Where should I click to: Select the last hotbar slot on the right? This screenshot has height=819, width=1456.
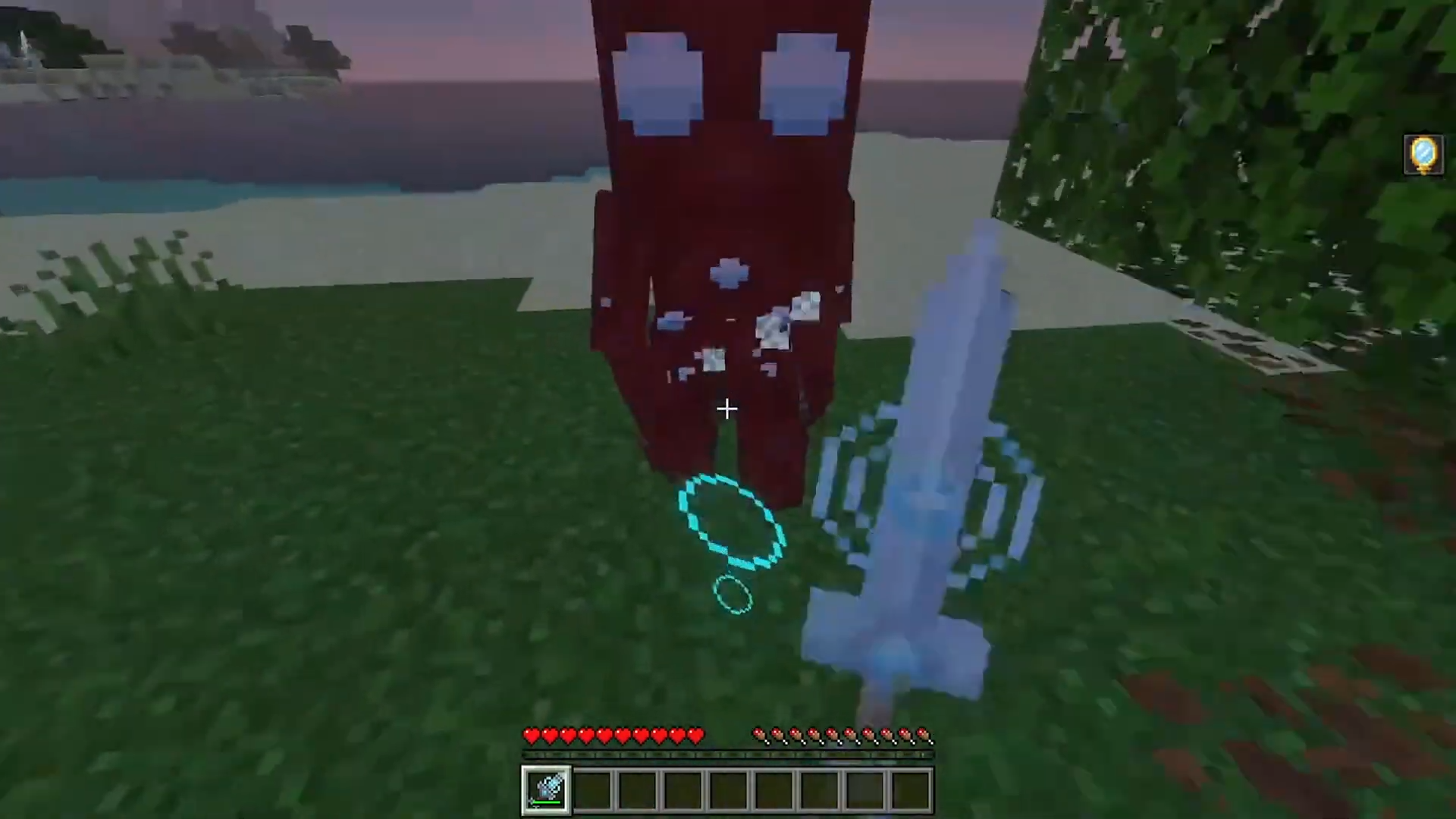click(x=909, y=789)
